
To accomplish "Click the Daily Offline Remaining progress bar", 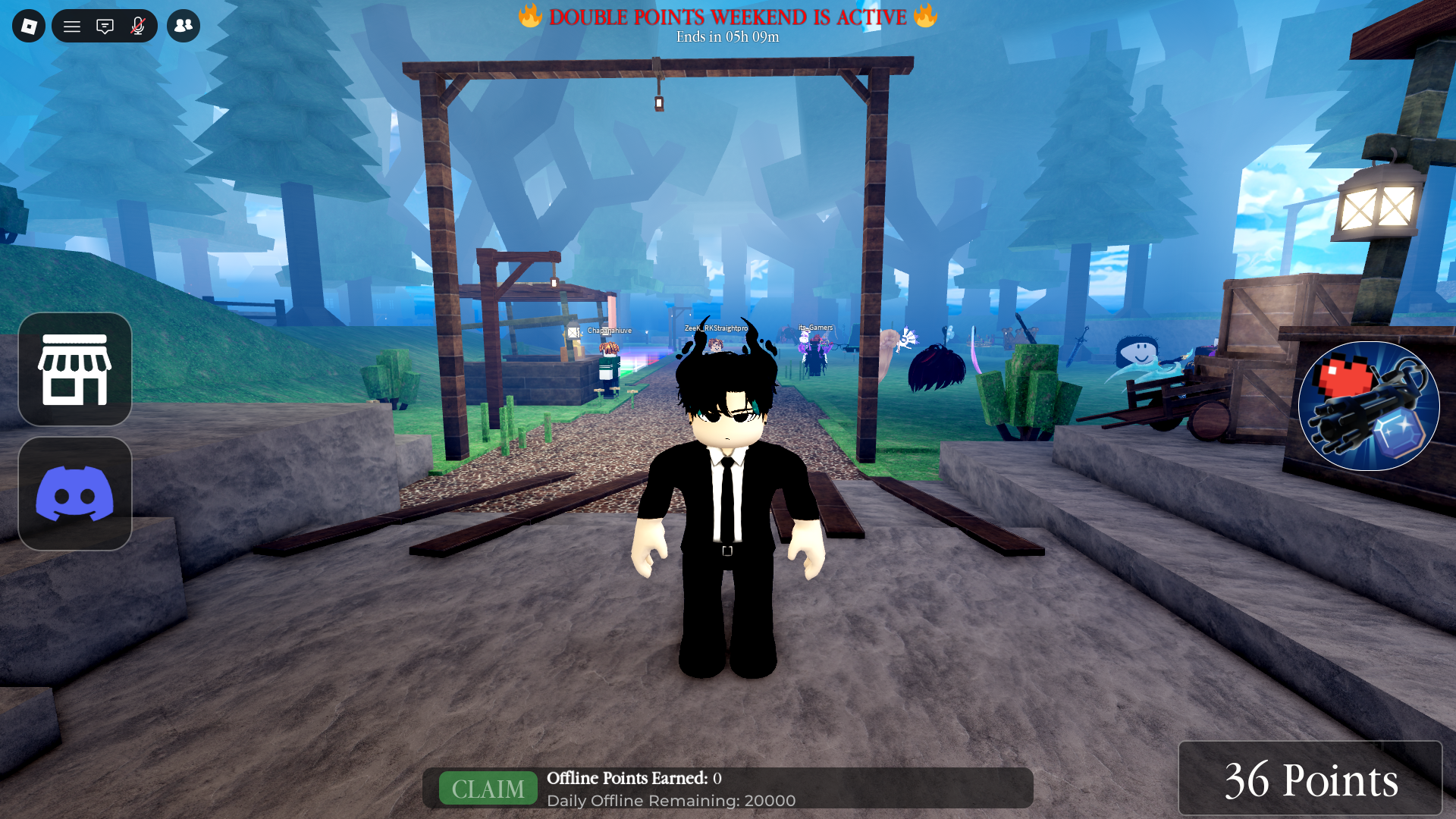I will (671, 801).
